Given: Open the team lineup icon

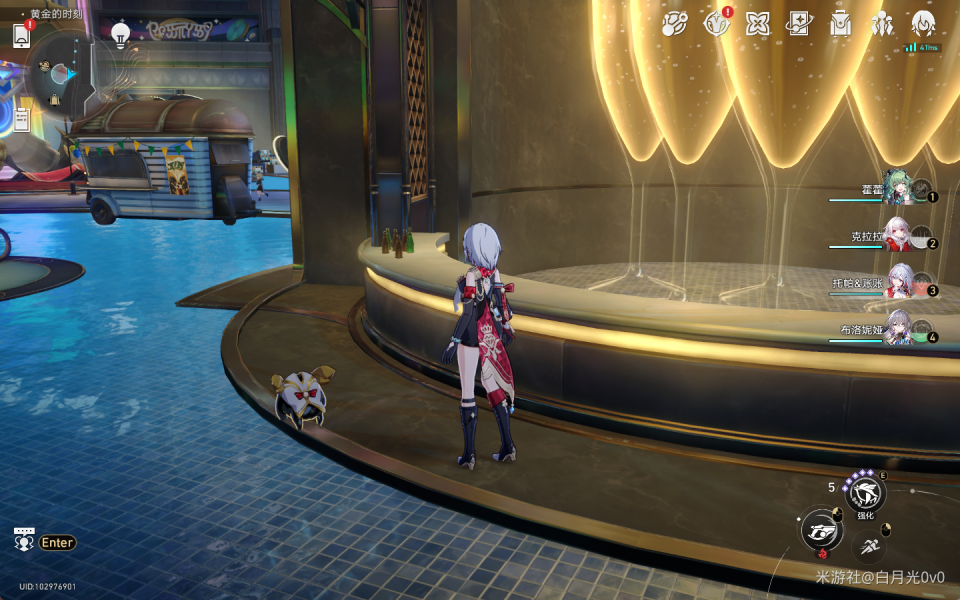Looking at the screenshot, I should (x=882, y=24).
